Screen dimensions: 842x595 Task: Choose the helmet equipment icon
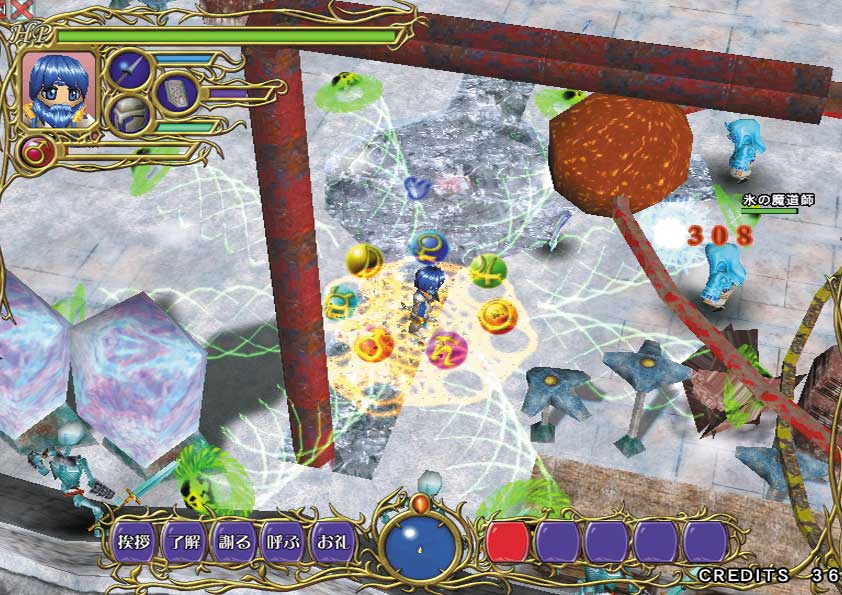pos(129,114)
